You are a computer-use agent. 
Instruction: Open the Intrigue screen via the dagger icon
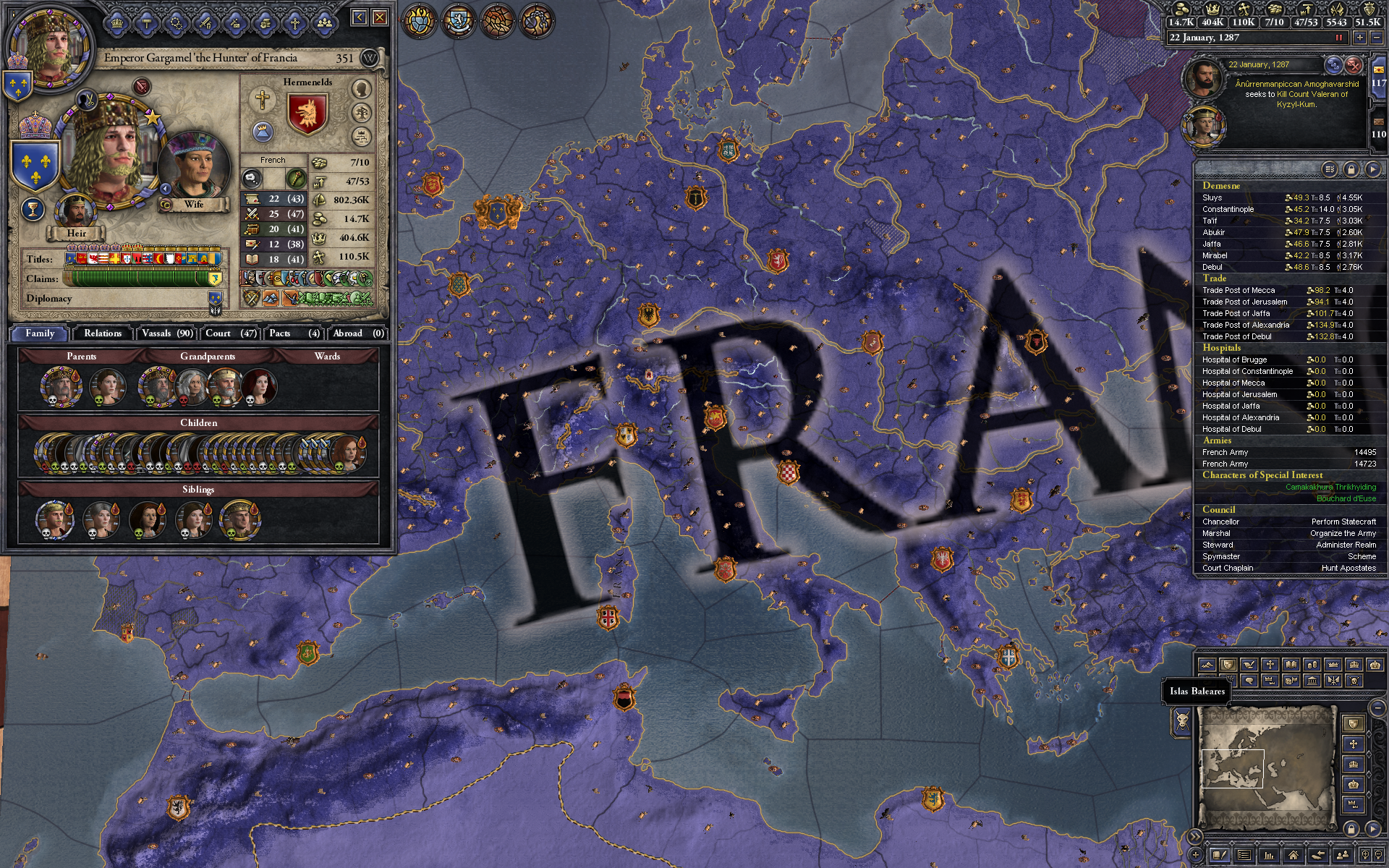click(234, 22)
